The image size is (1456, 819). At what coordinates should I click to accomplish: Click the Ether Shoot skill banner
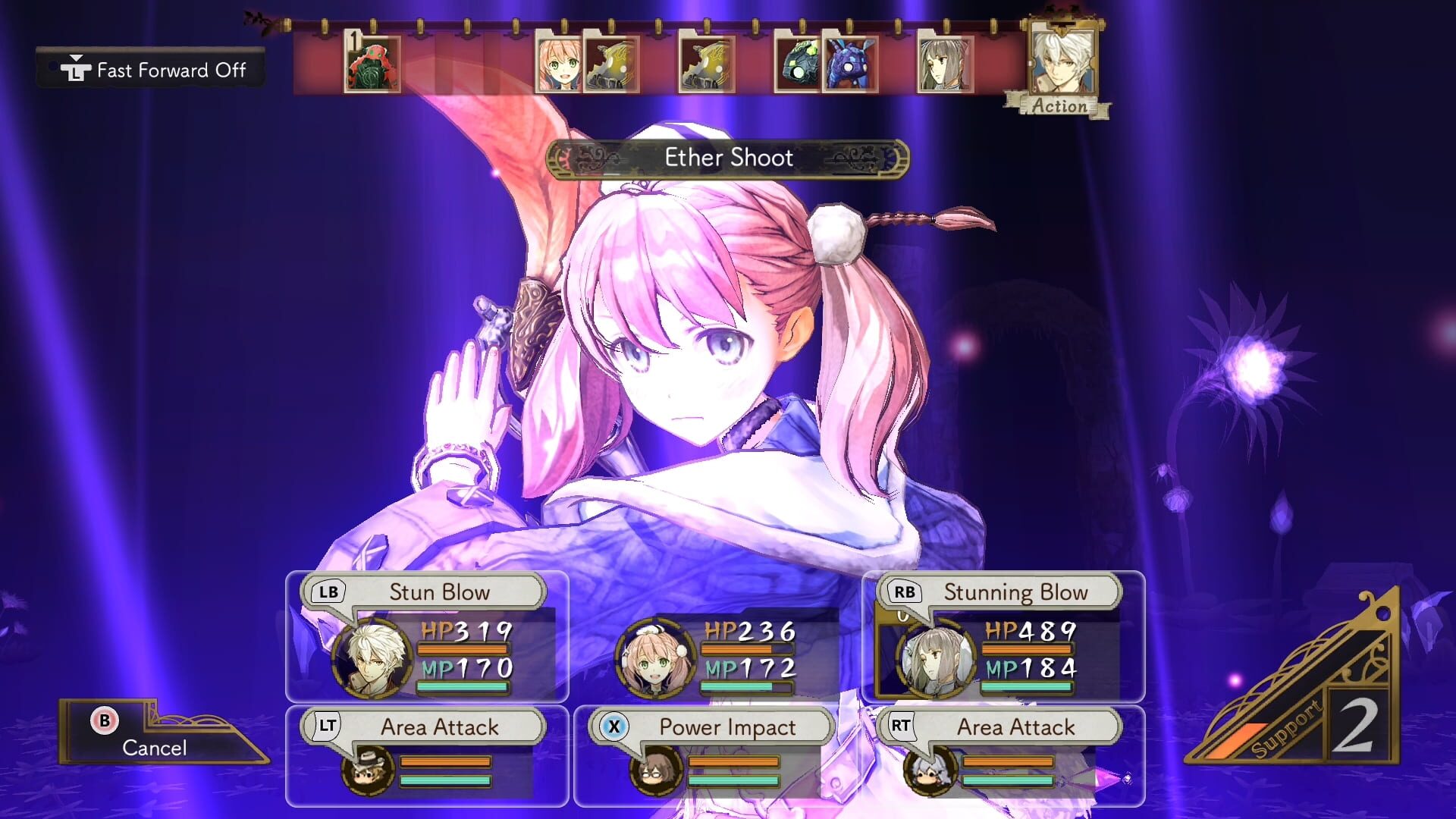pos(726,158)
